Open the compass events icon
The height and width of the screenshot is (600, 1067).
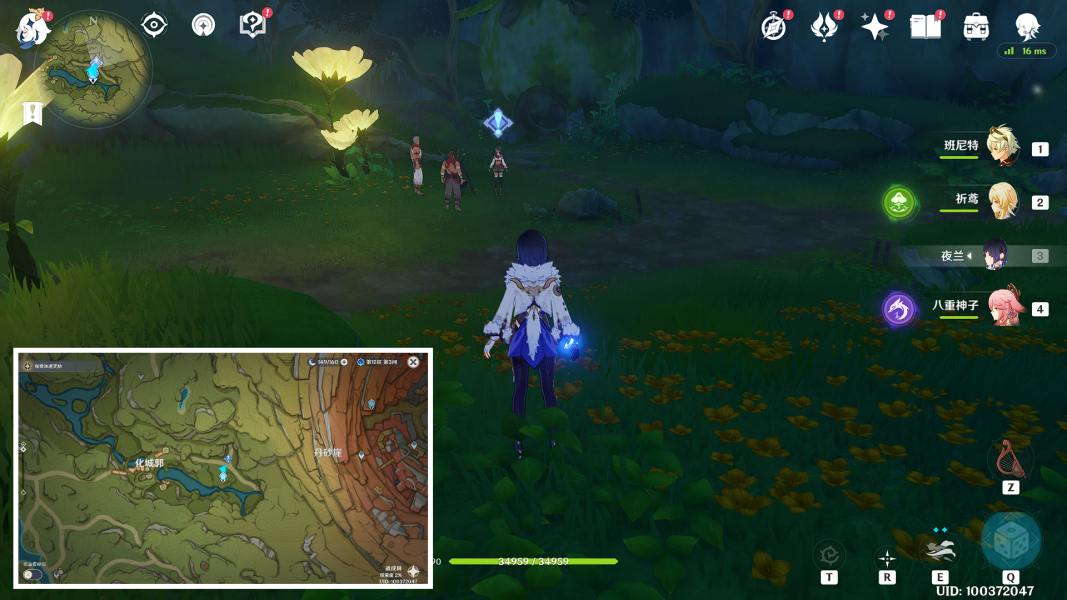[774, 27]
